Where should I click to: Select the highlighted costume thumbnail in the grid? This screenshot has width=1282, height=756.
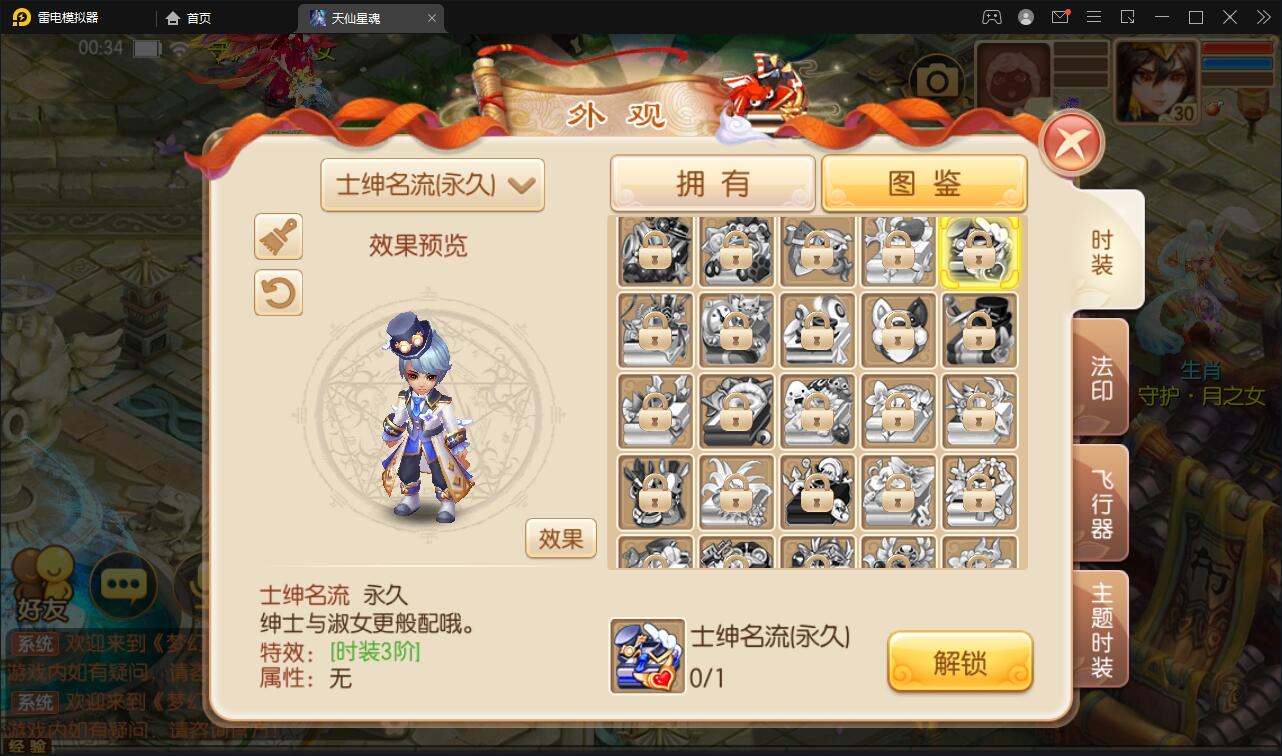[x=979, y=251]
